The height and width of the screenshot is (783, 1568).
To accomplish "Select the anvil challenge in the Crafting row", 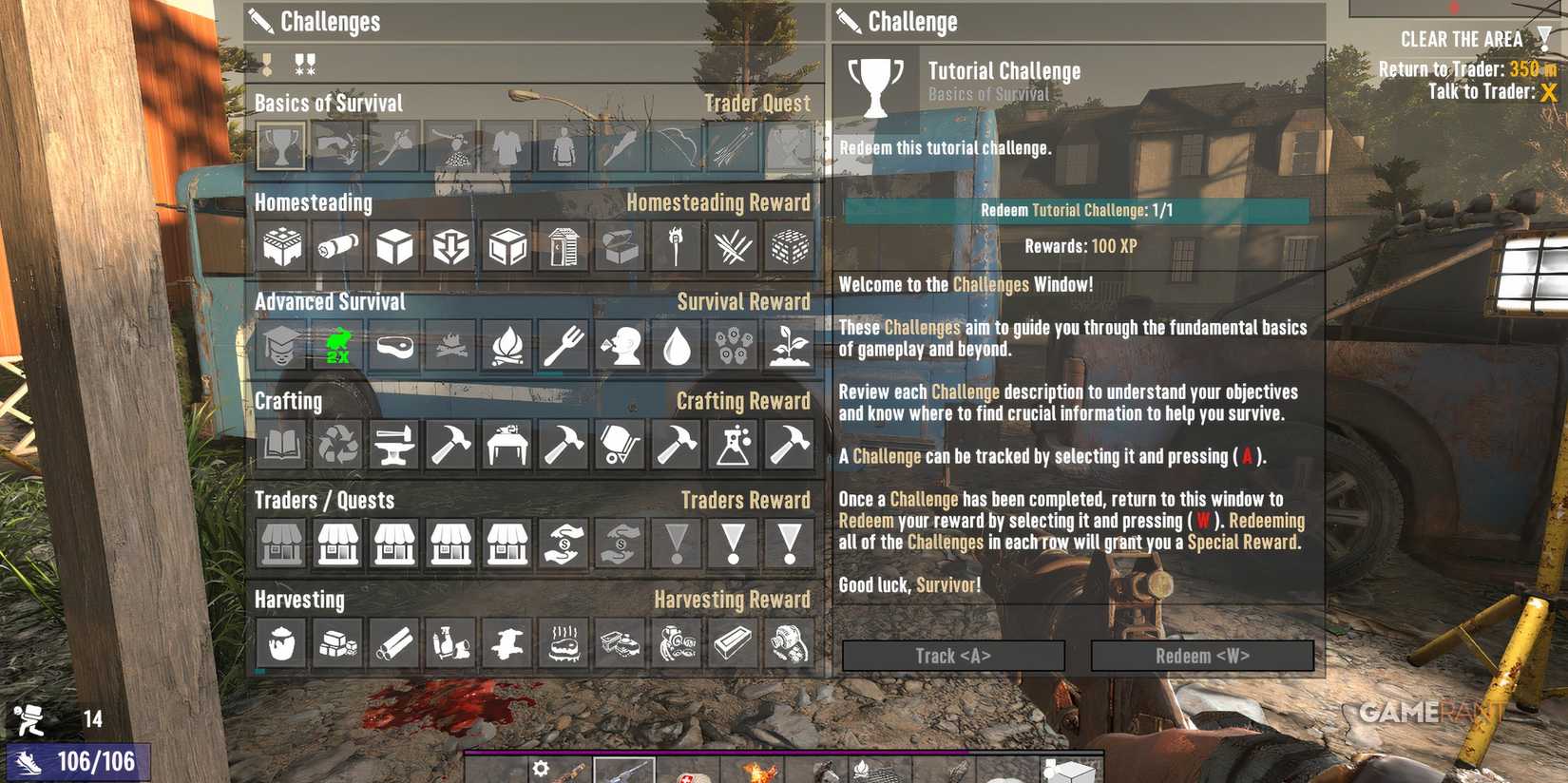I will tap(392, 445).
